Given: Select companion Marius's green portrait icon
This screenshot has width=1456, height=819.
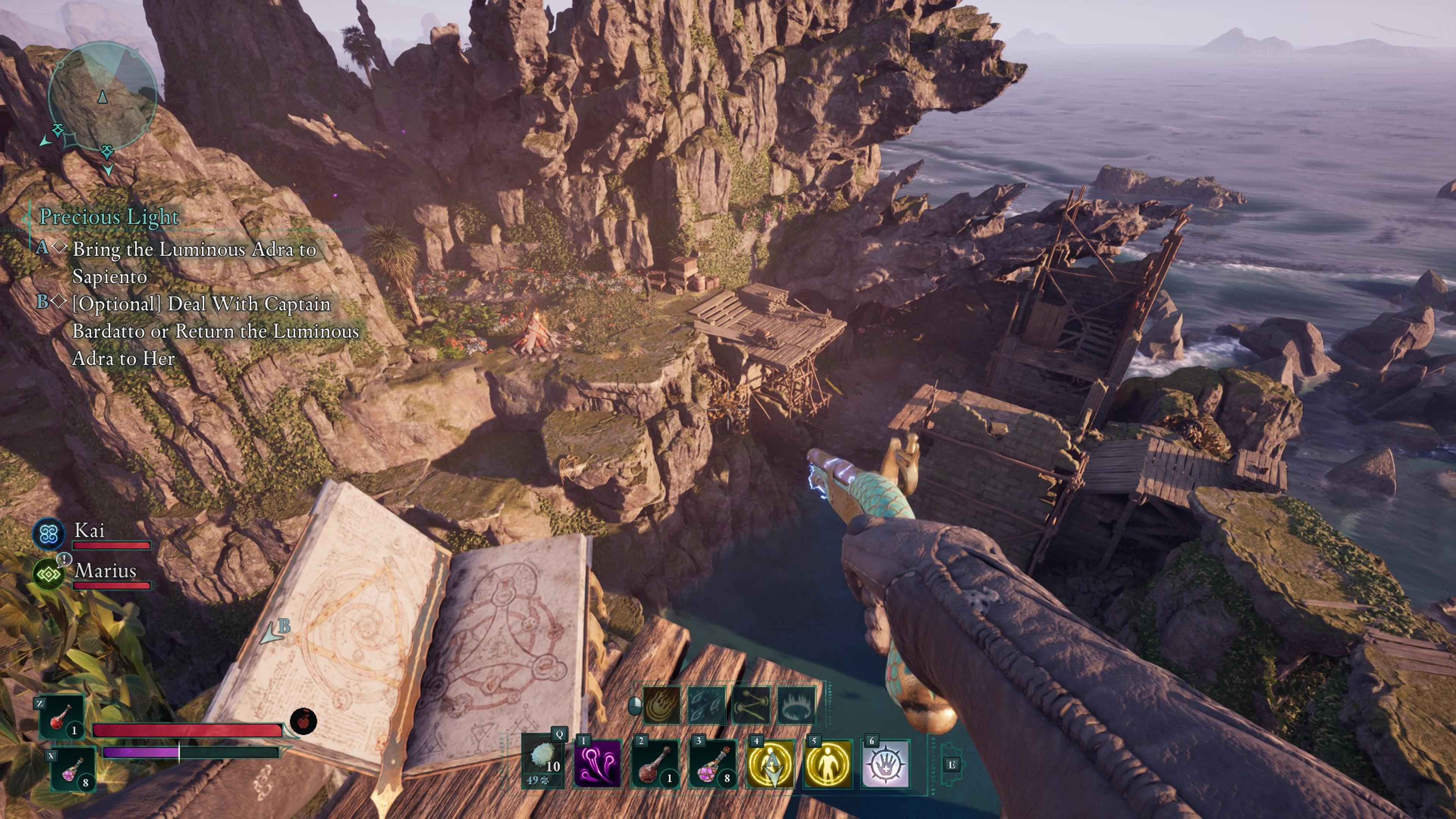Looking at the screenshot, I should click(49, 574).
